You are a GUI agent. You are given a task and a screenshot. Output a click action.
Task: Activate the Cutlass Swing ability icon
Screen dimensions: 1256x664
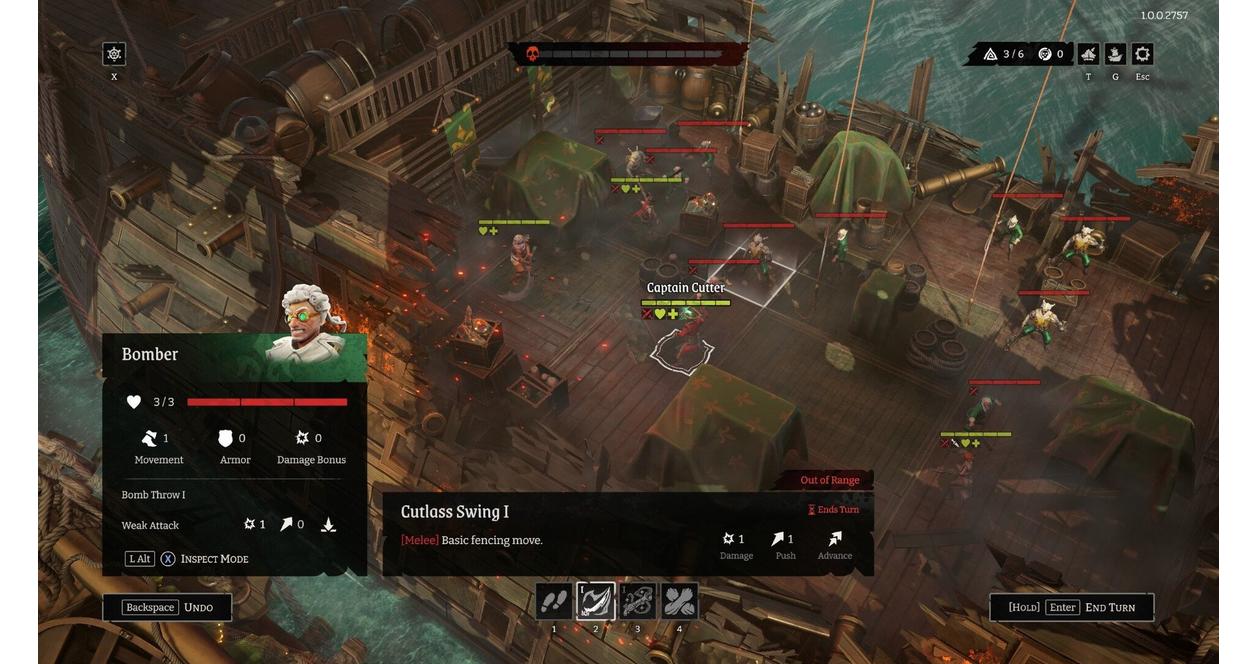[x=596, y=602]
